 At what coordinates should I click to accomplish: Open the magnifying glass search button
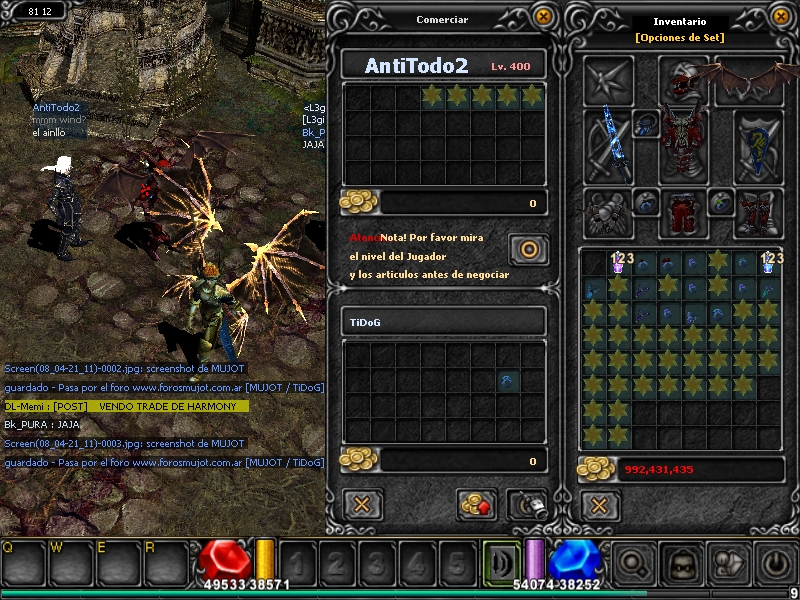(x=634, y=563)
